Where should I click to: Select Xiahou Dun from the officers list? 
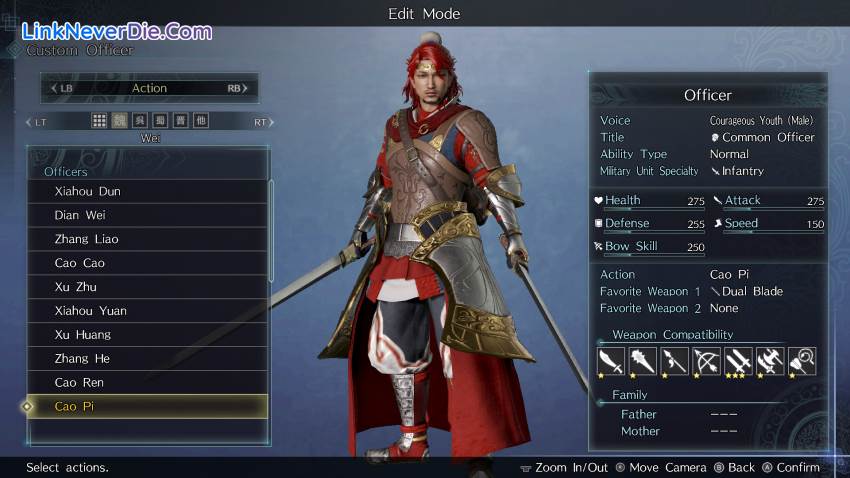[147, 191]
